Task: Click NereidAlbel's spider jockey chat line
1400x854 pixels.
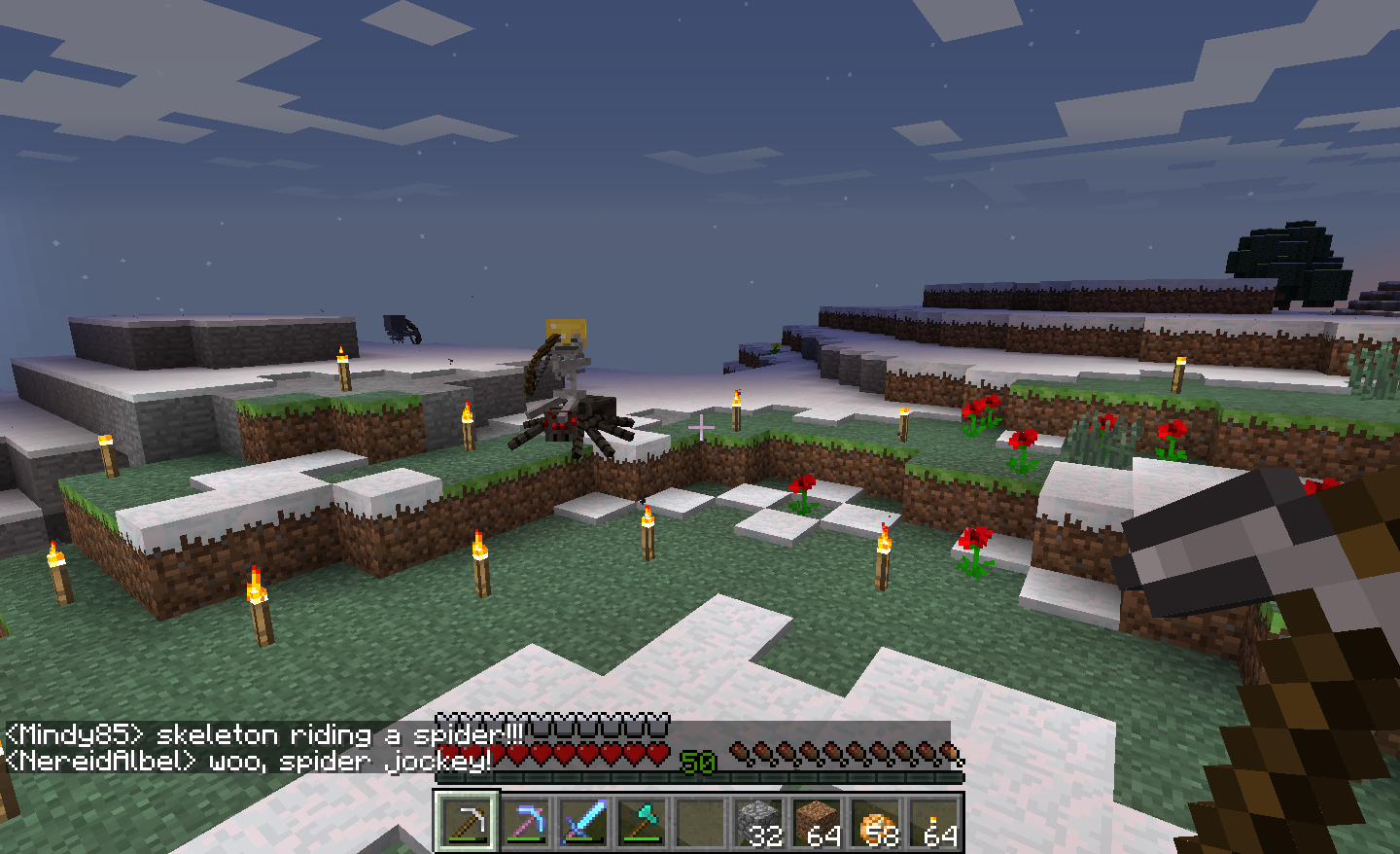Action: pos(248,761)
